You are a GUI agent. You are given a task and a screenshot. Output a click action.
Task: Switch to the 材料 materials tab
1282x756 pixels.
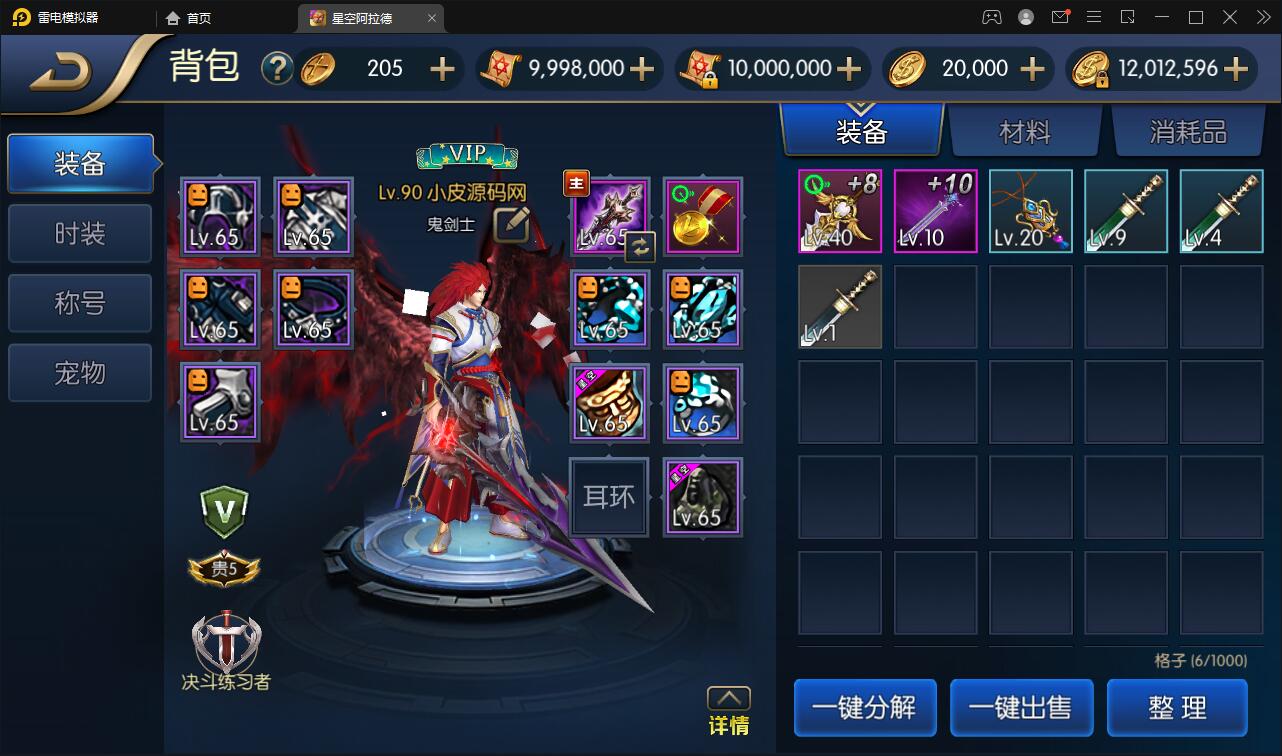(x=1024, y=132)
